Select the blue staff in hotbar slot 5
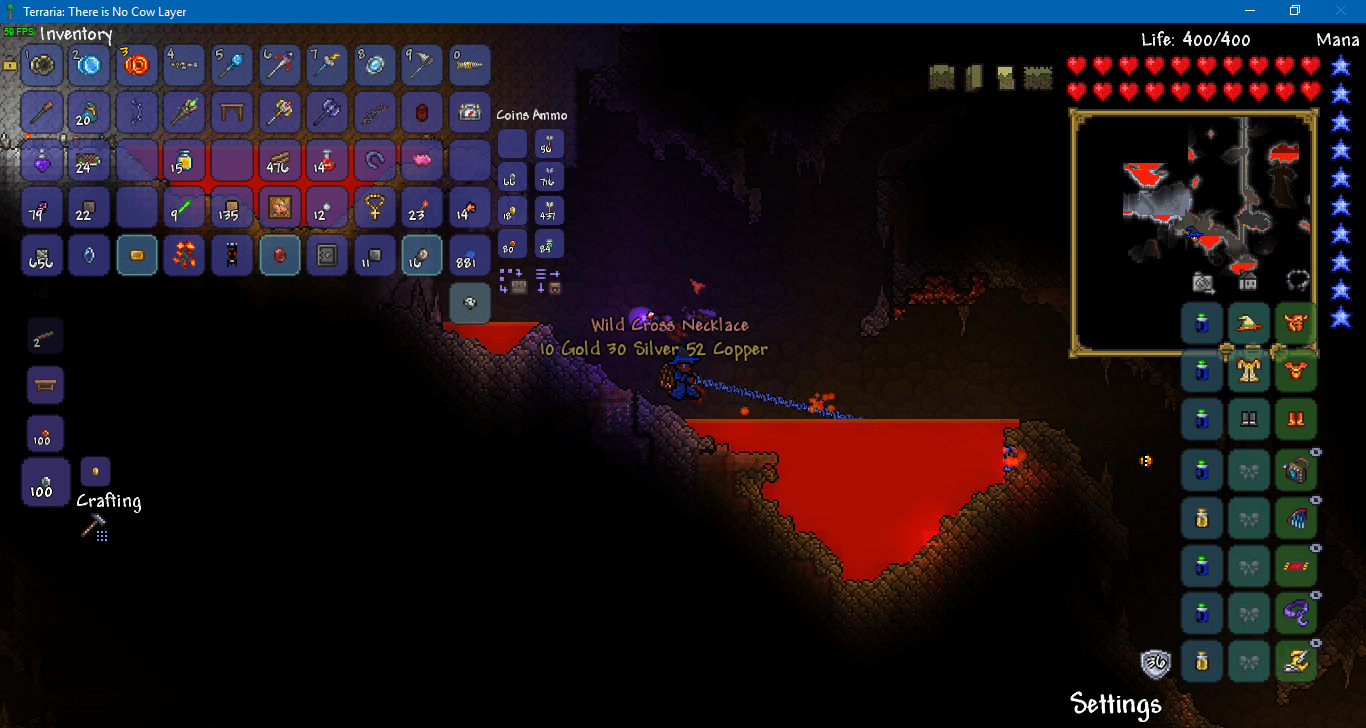Screen dimensions: 1366x728 pyautogui.click(x=231, y=64)
